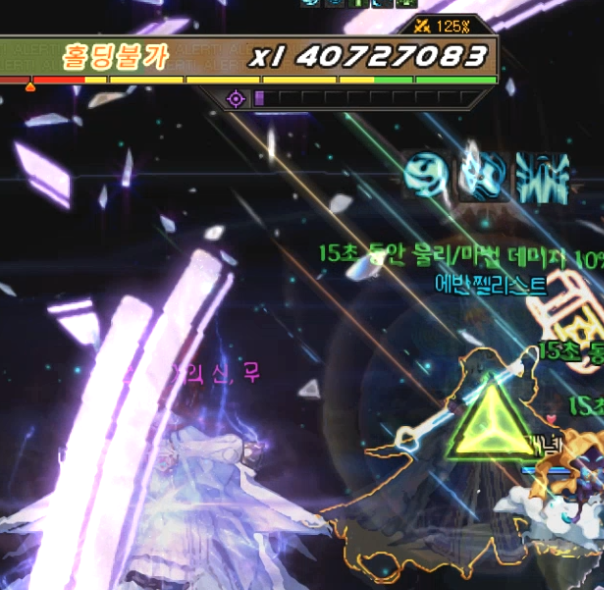Image resolution: width=604 pixels, height=590 pixels.
Task: Click the purple crosshair gauge icon
Action: coord(236,98)
